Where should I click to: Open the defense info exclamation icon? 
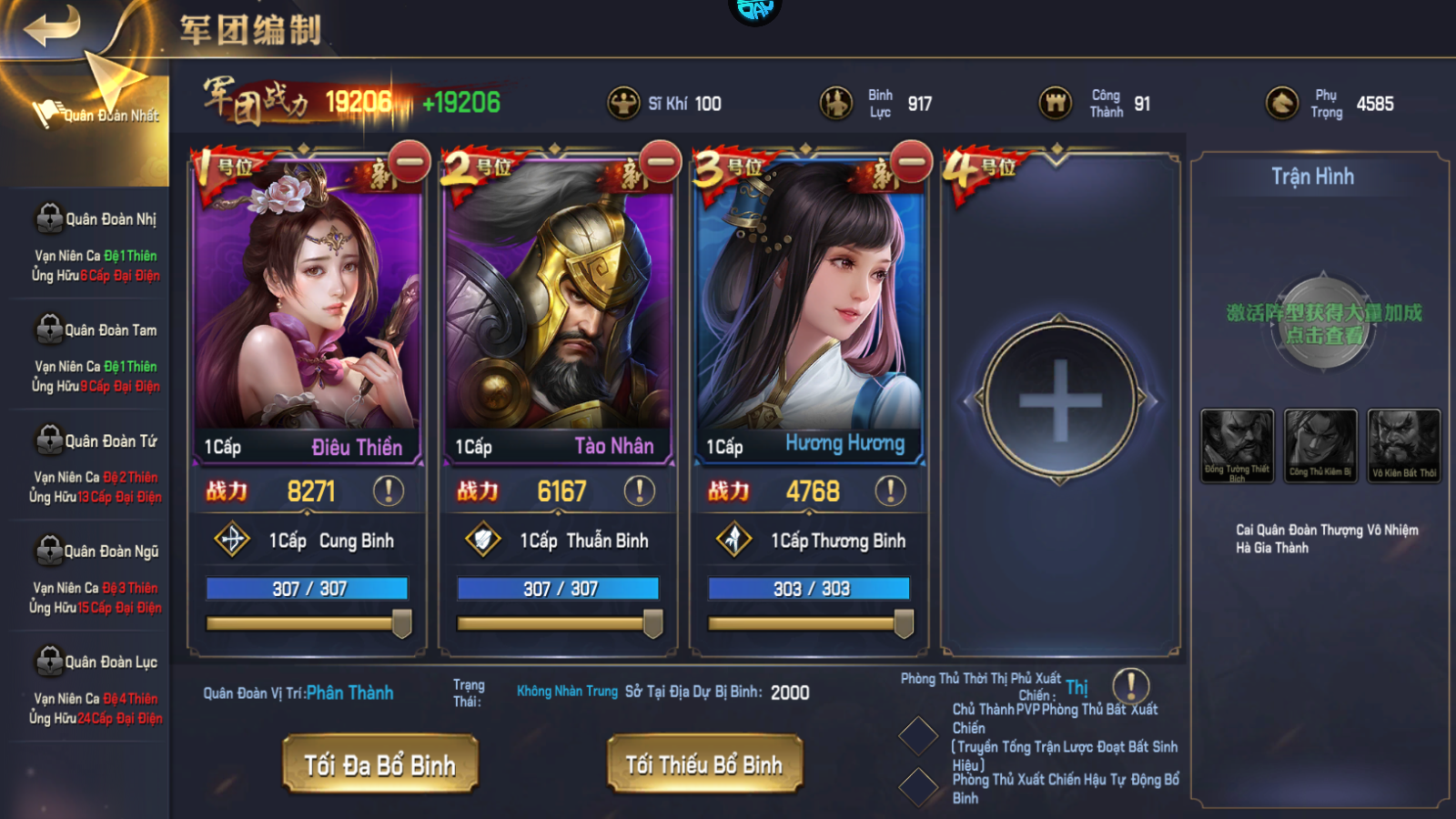[1131, 685]
